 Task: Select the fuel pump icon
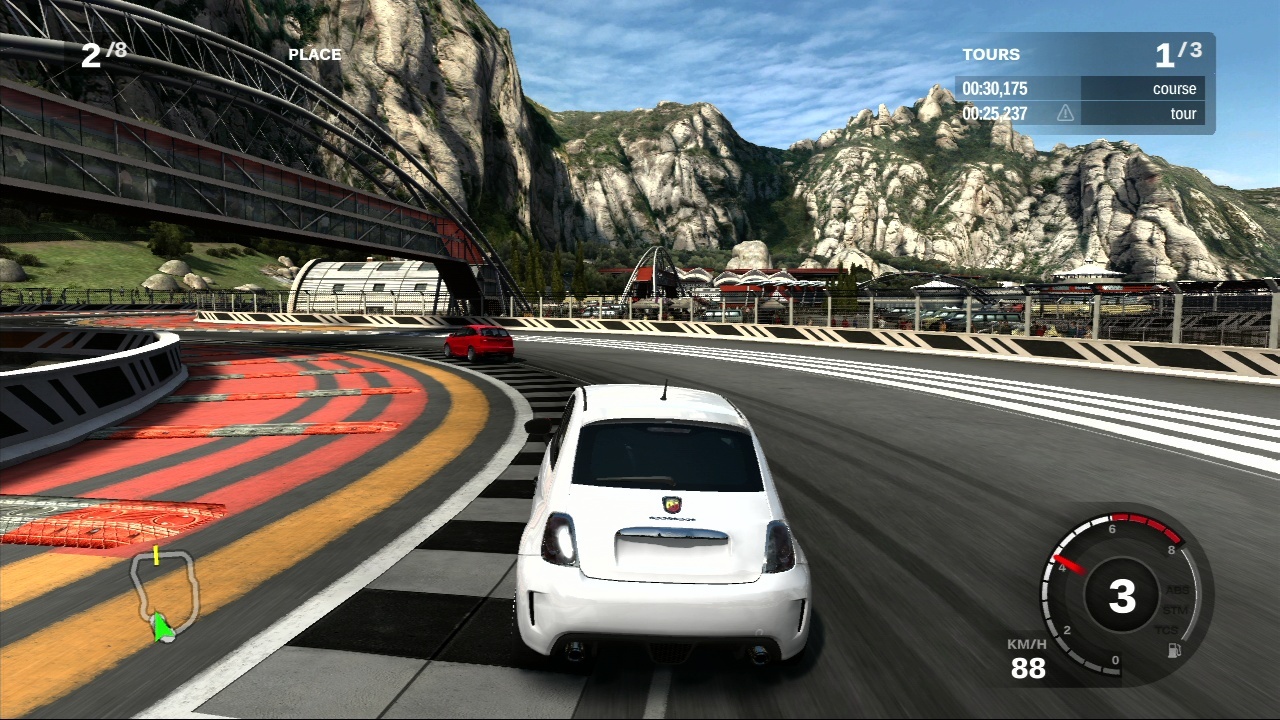pyautogui.click(x=1174, y=650)
